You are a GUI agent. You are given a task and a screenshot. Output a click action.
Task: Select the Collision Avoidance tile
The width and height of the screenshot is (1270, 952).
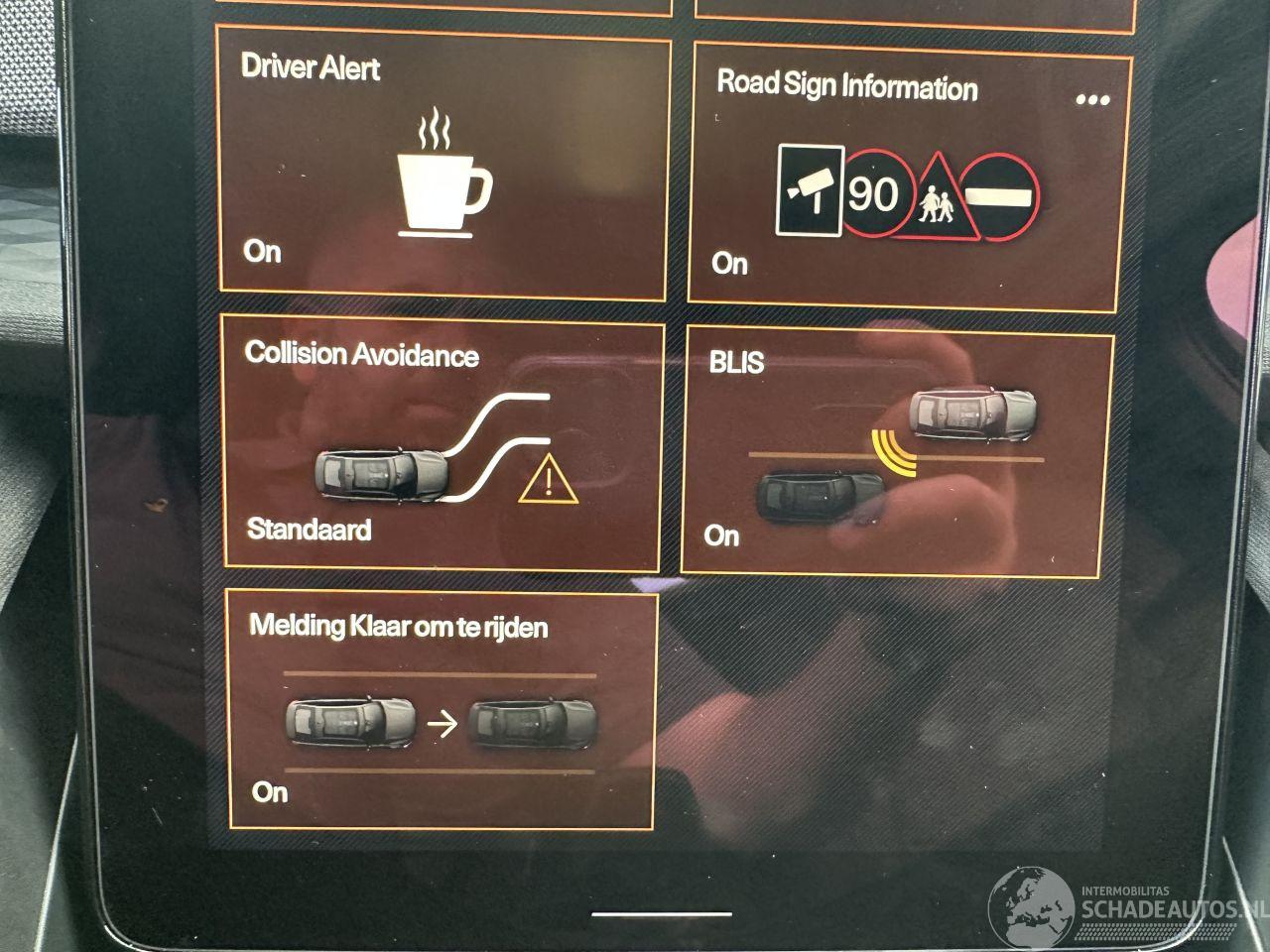point(441,446)
